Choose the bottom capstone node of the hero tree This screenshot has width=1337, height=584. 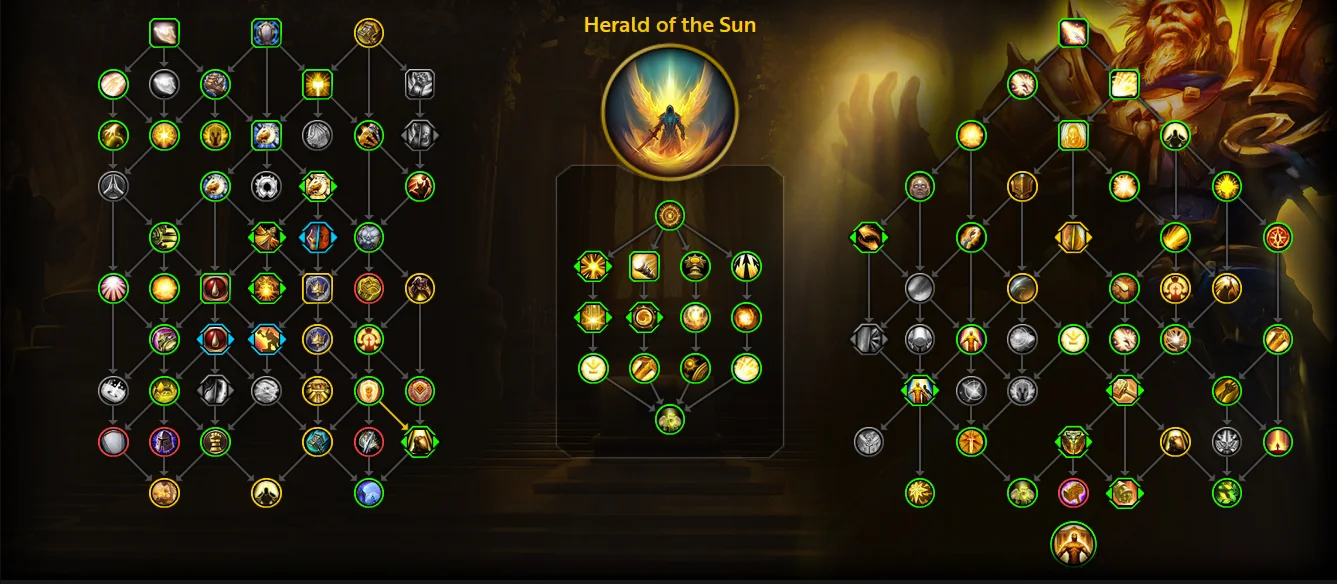click(670, 419)
